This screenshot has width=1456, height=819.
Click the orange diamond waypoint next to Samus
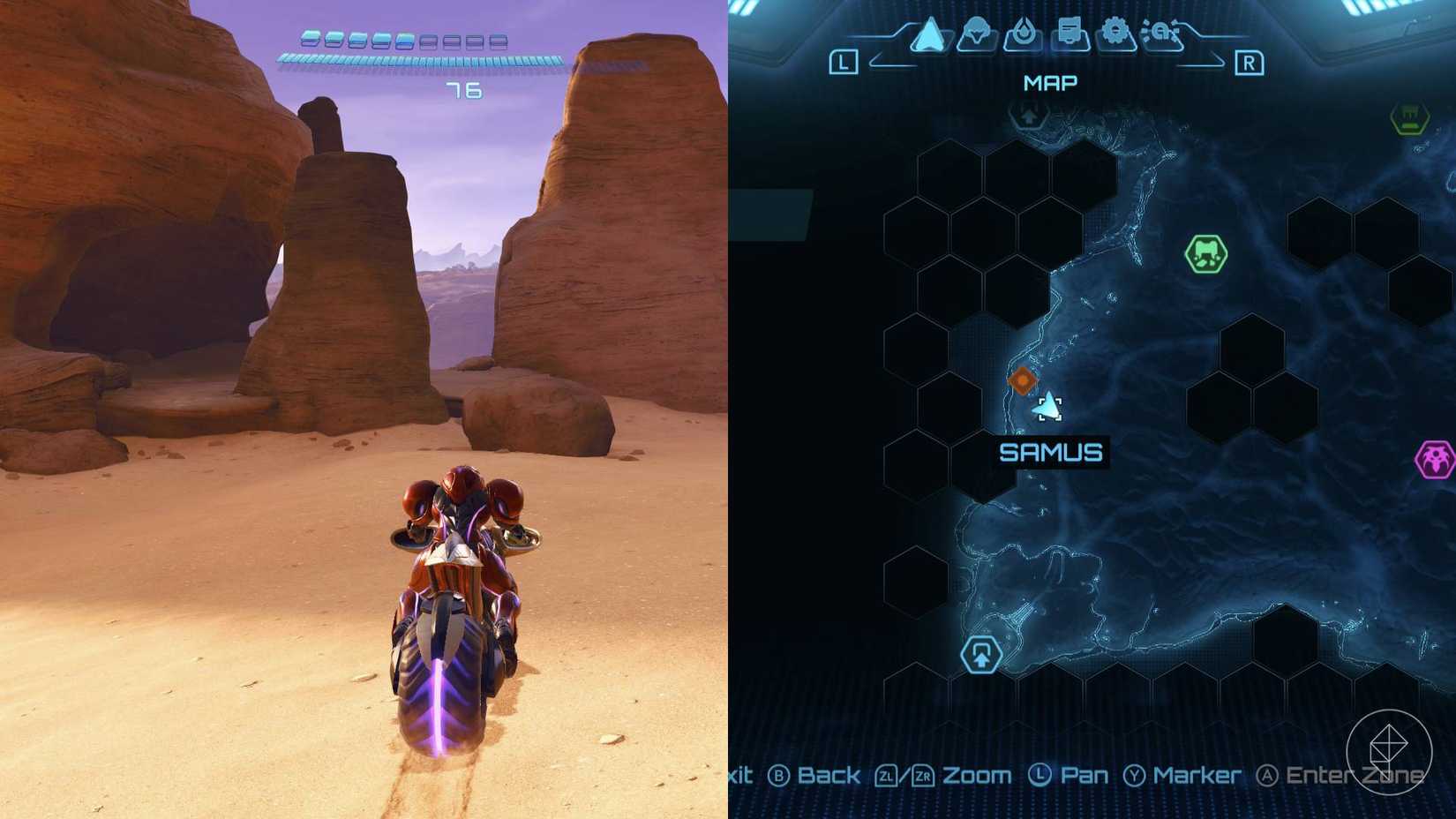coord(1022,379)
